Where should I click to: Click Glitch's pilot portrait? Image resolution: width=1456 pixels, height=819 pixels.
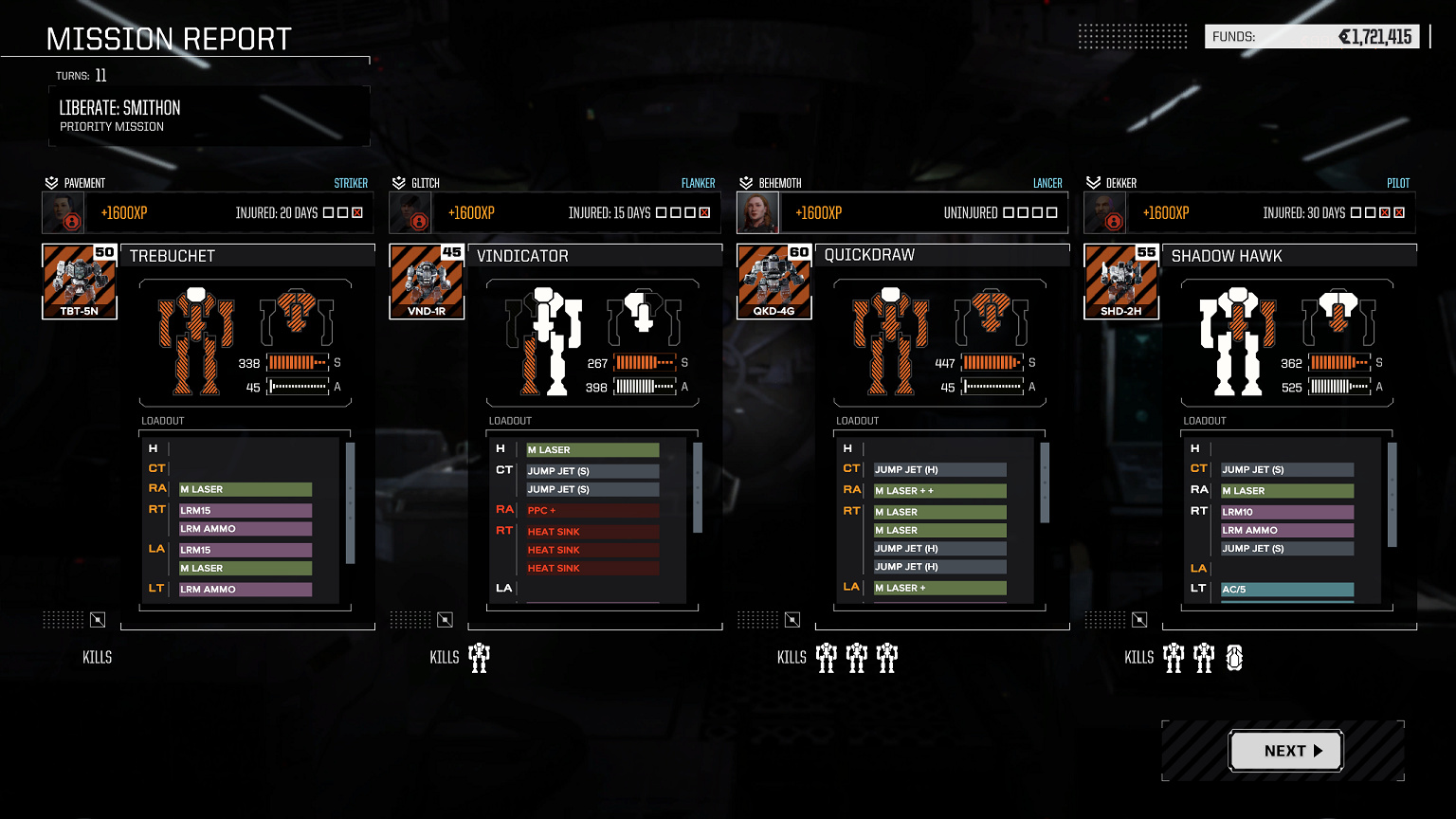410,213
